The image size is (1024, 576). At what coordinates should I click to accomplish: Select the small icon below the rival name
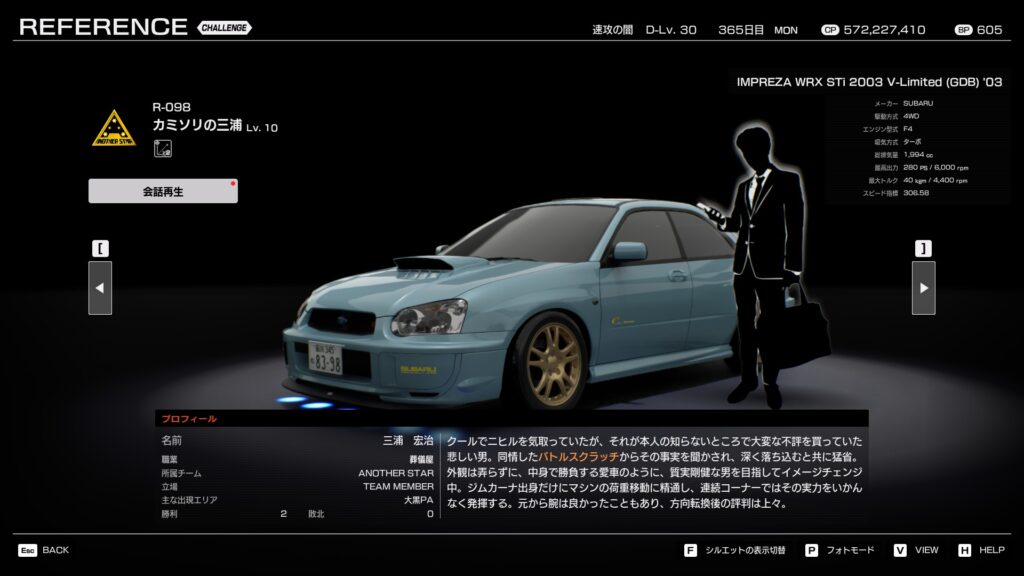click(x=161, y=149)
